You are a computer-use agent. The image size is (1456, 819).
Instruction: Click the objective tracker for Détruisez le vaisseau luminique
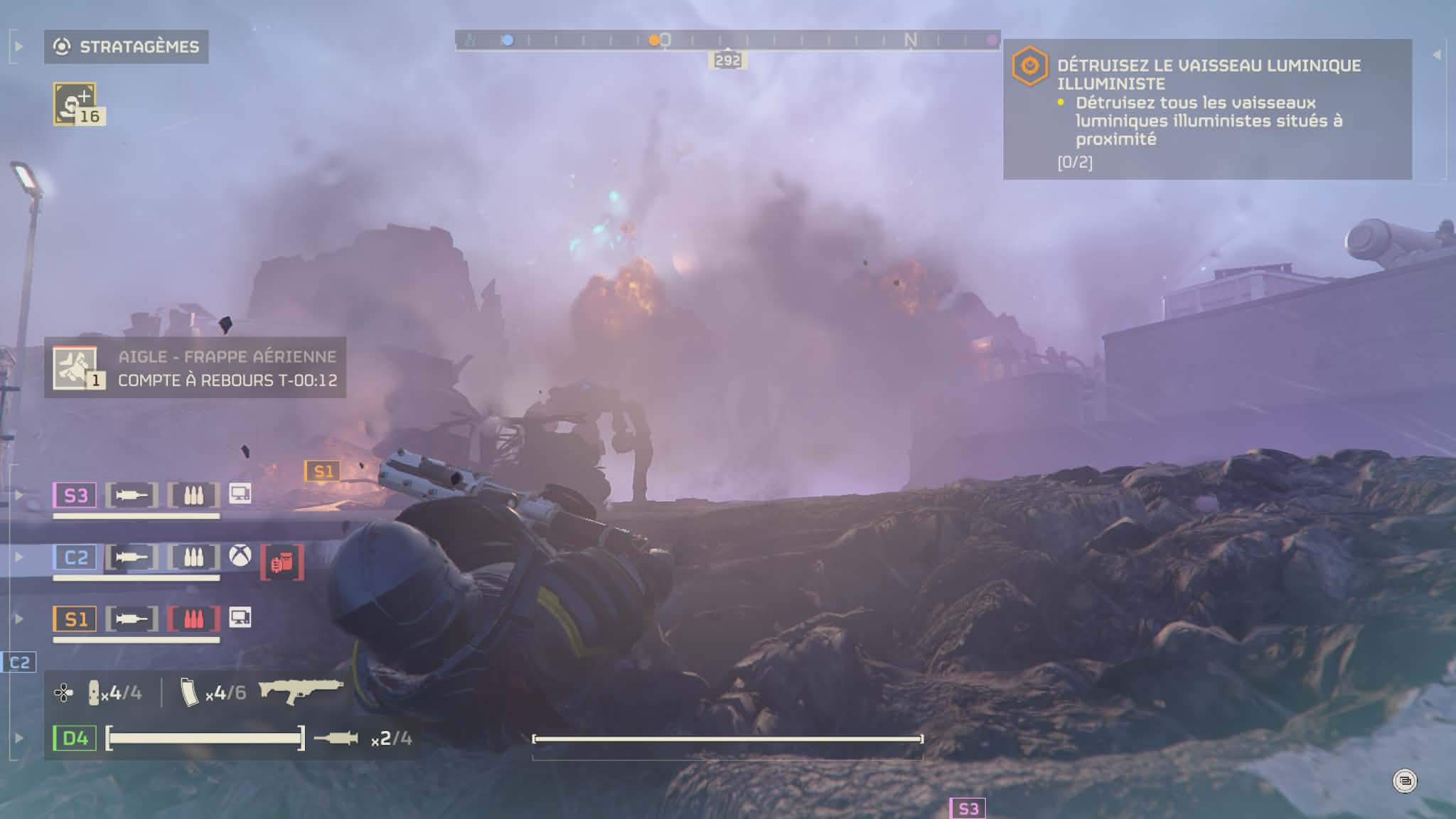point(1207,109)
